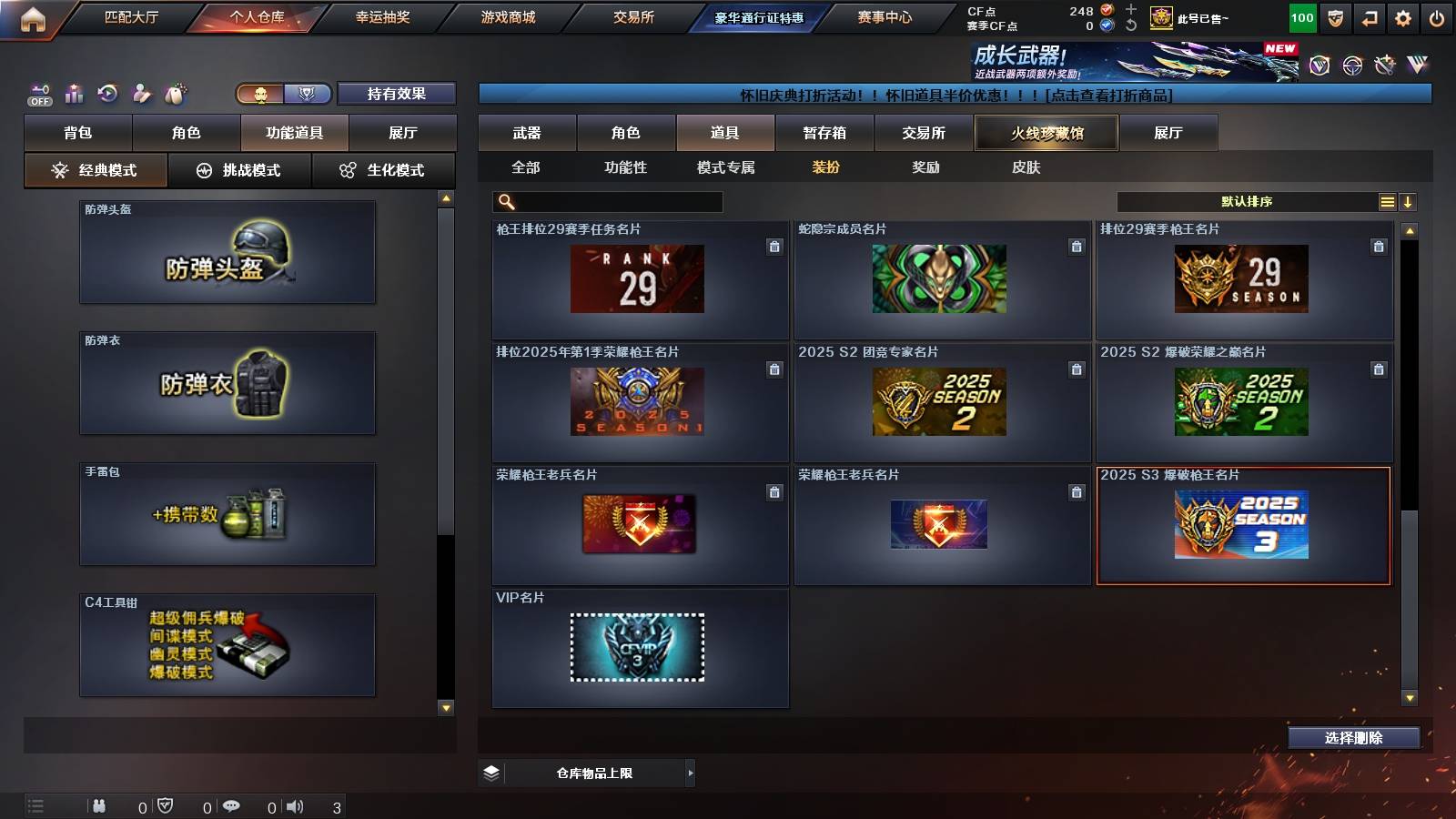Screen dimensions: 1456x819
Task: Click the descending sort arrow next to the sort menu
Action: pos(1408,201)
